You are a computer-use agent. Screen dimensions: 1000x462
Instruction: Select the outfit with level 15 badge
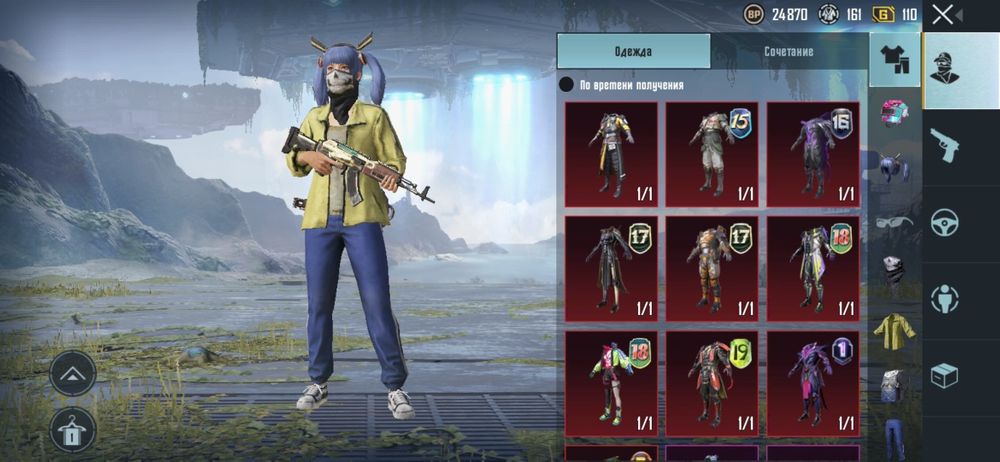pyautogui.click(x=712, y=154)
